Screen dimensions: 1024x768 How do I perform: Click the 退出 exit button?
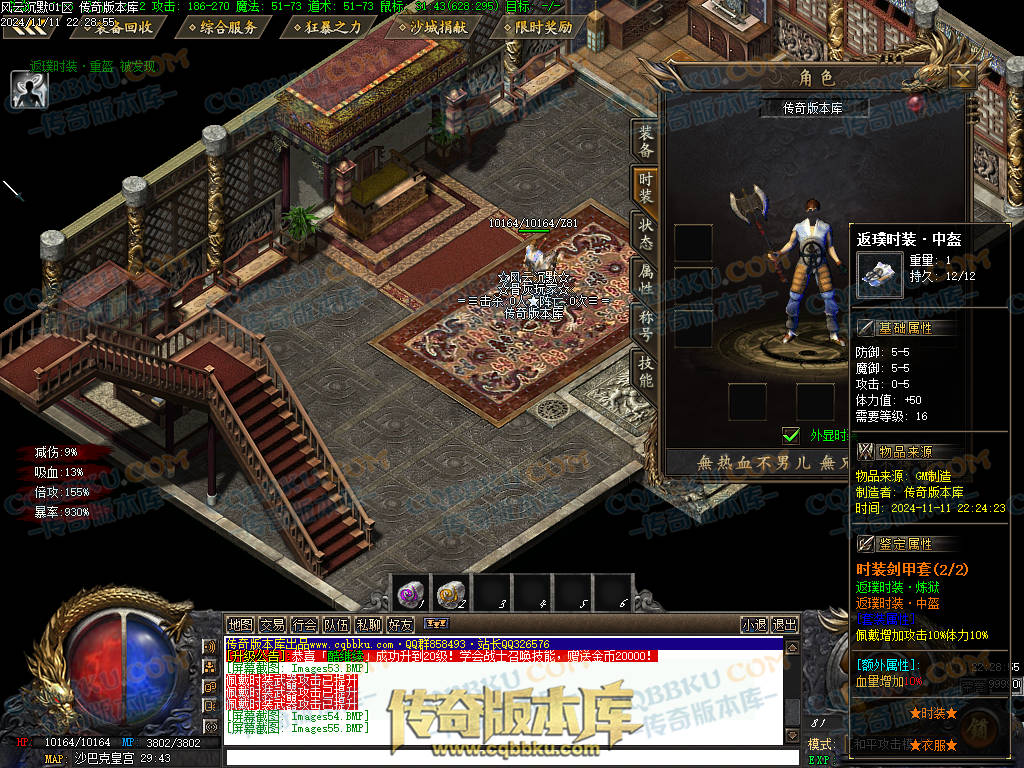coord(785,625)
